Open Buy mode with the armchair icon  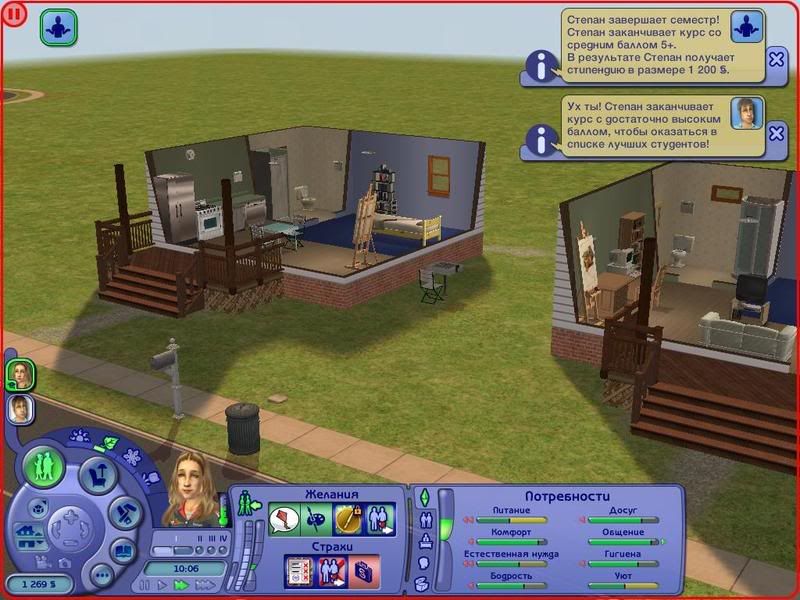pyautogui.click(x=96, y=474)
